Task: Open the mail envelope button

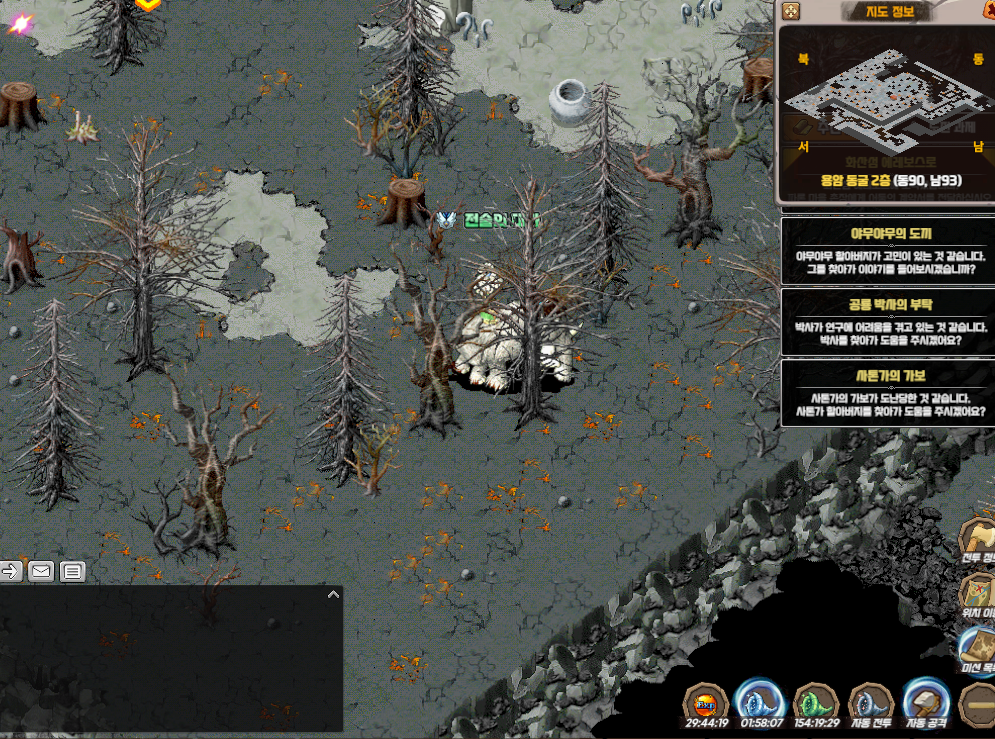Action: (41, 571)
